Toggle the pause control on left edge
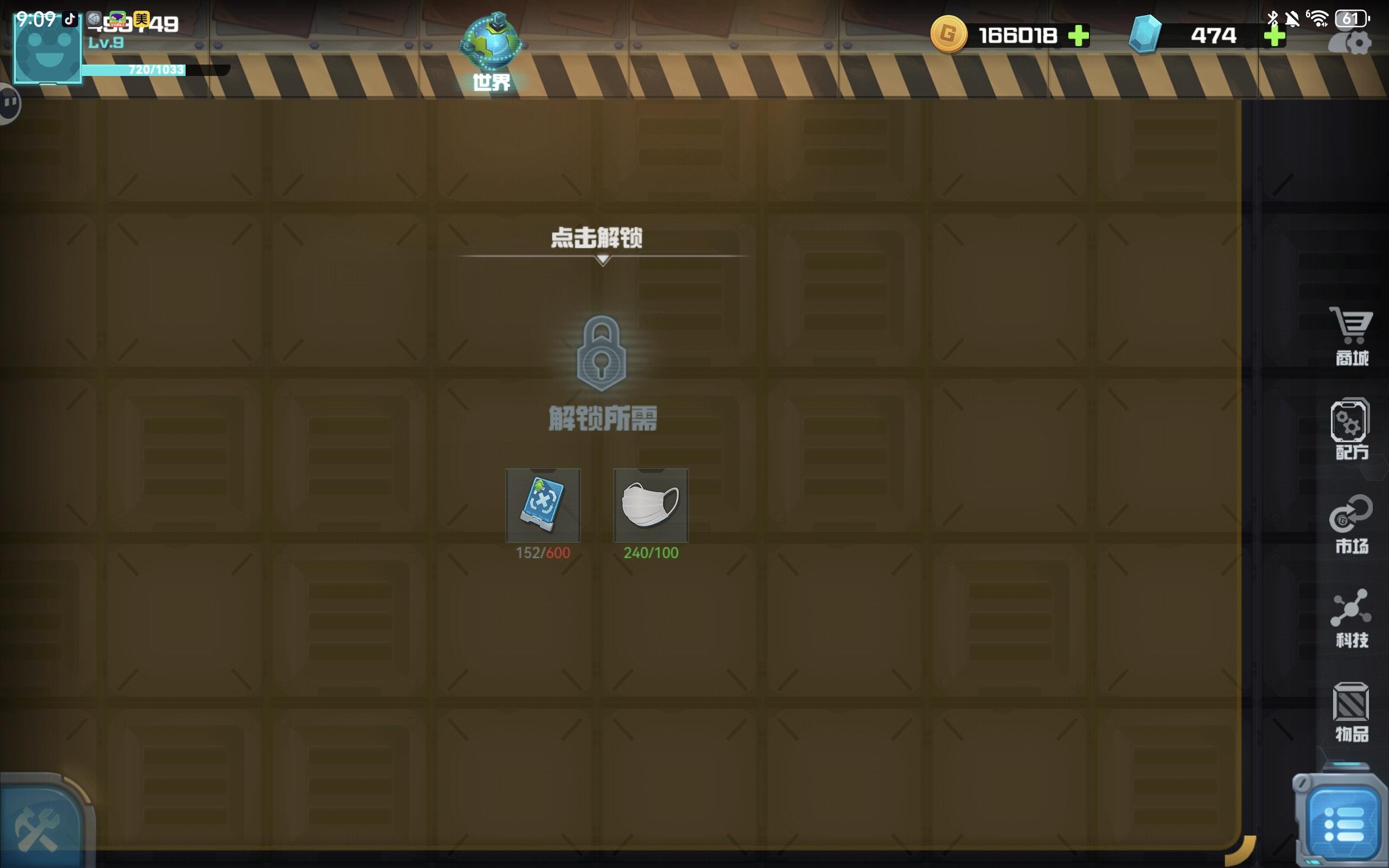Screen dimensions: 1389x868 tap(9, 103)
